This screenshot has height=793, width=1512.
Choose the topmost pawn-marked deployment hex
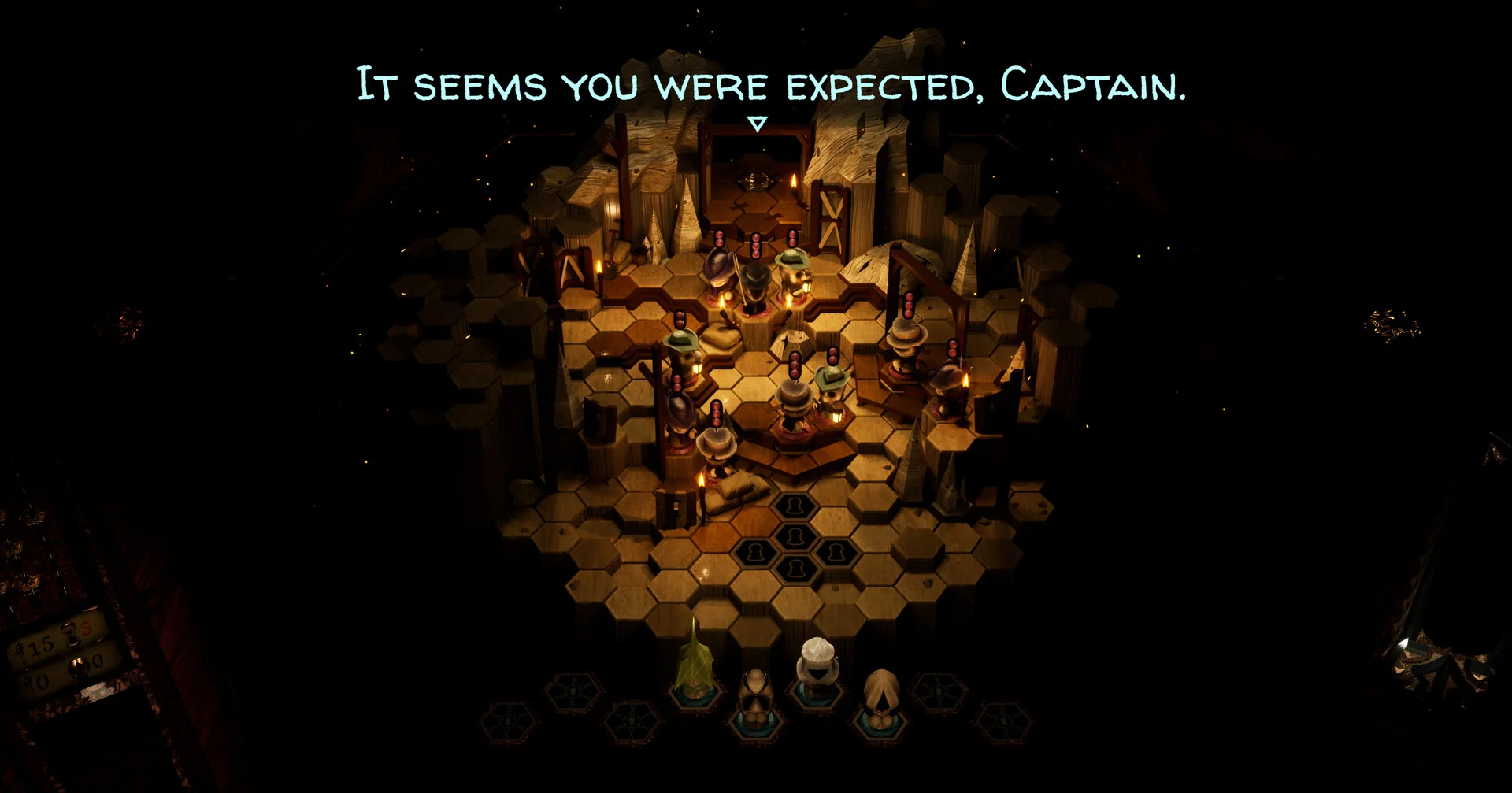[796, 506]
